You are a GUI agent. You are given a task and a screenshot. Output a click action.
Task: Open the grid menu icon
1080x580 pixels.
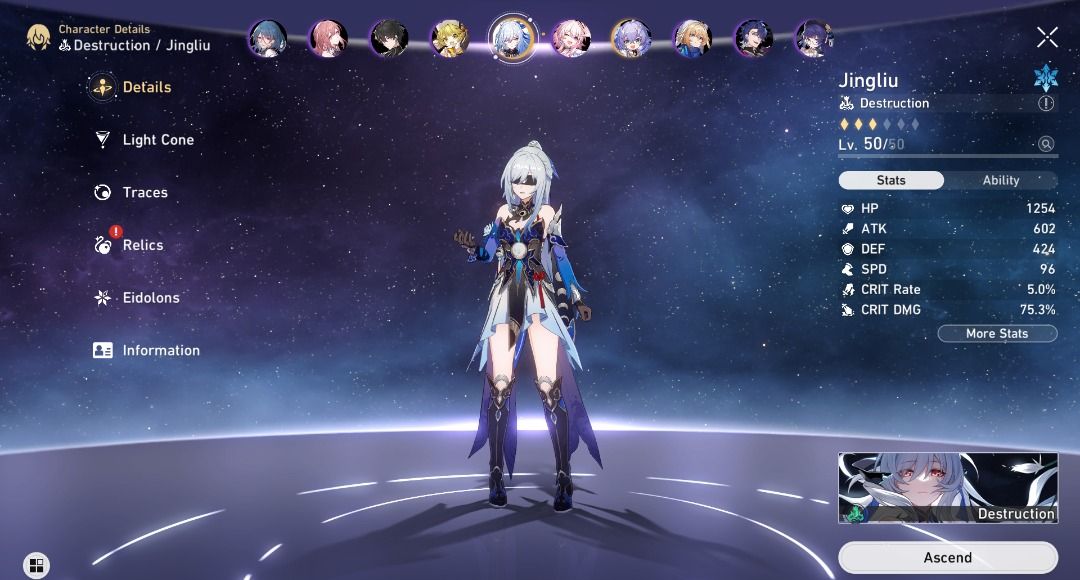point(36,566)
